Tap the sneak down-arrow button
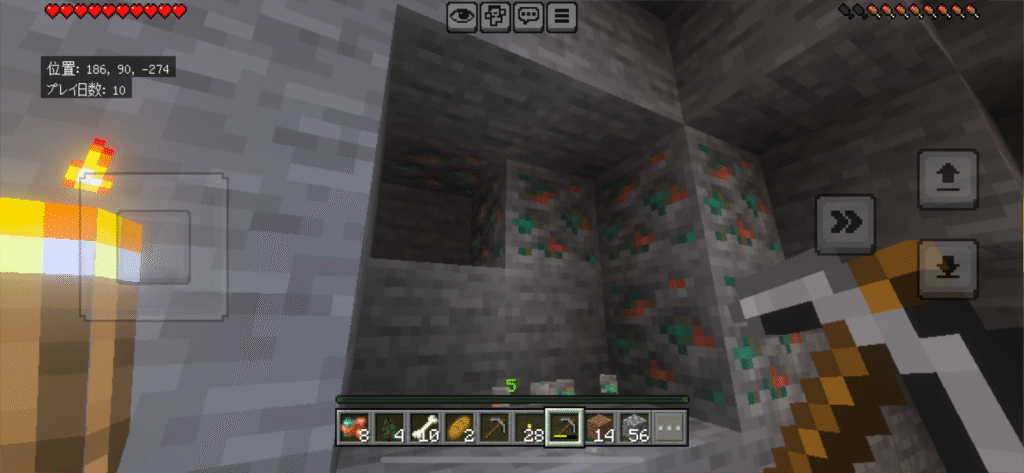 tap(947, 268)
